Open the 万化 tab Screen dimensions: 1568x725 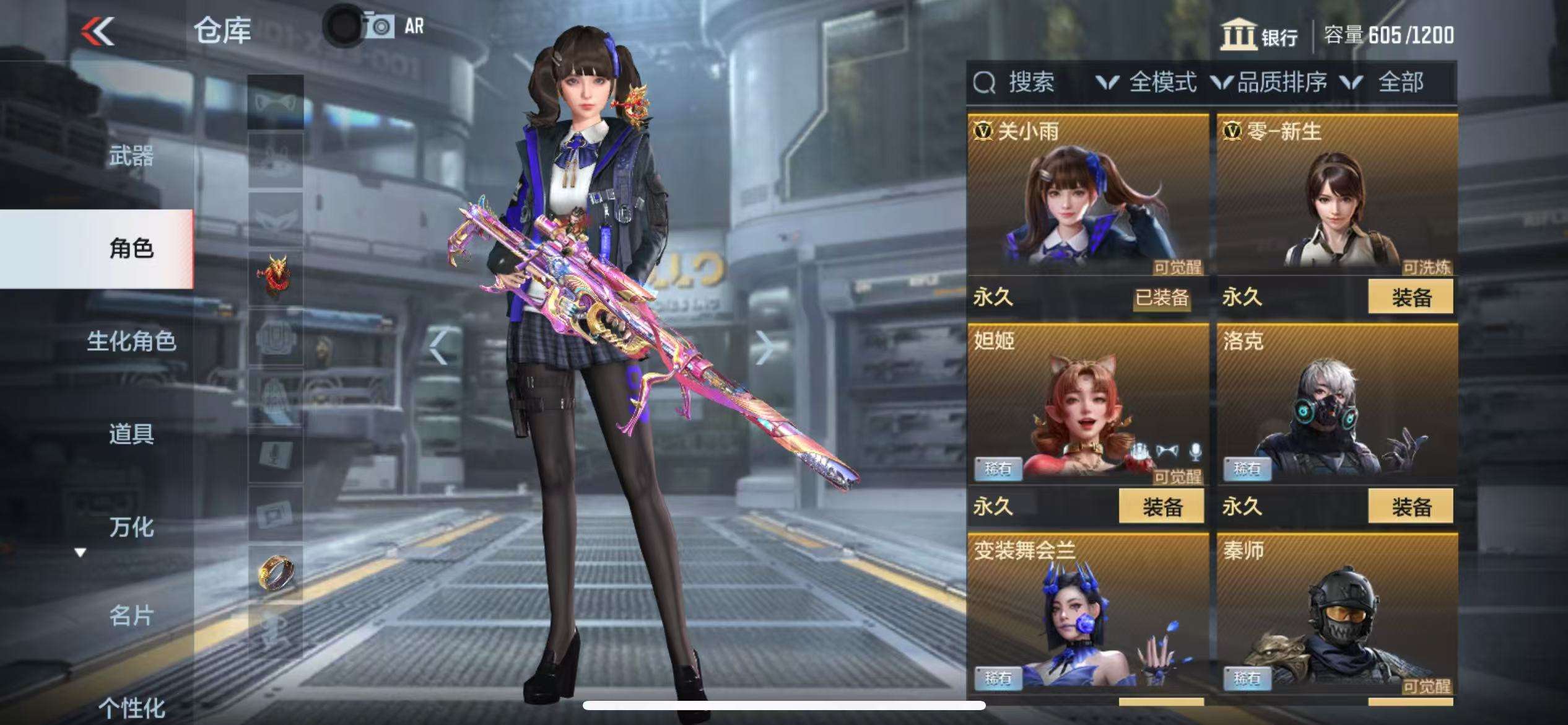pos(131,527)
